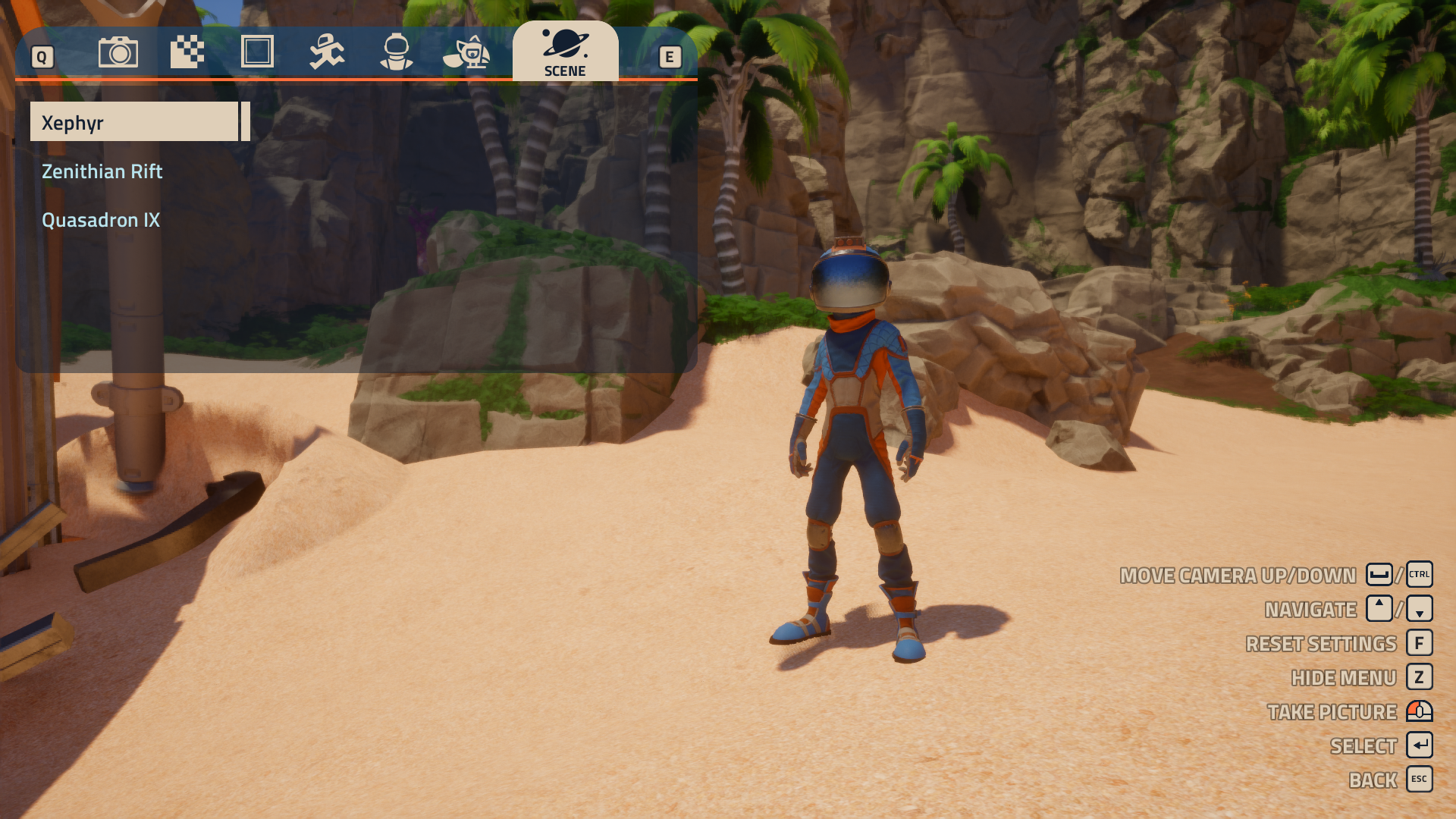Open the camera tab
The height and width of the screenshot is (819, 1456).
pos(118,52)
